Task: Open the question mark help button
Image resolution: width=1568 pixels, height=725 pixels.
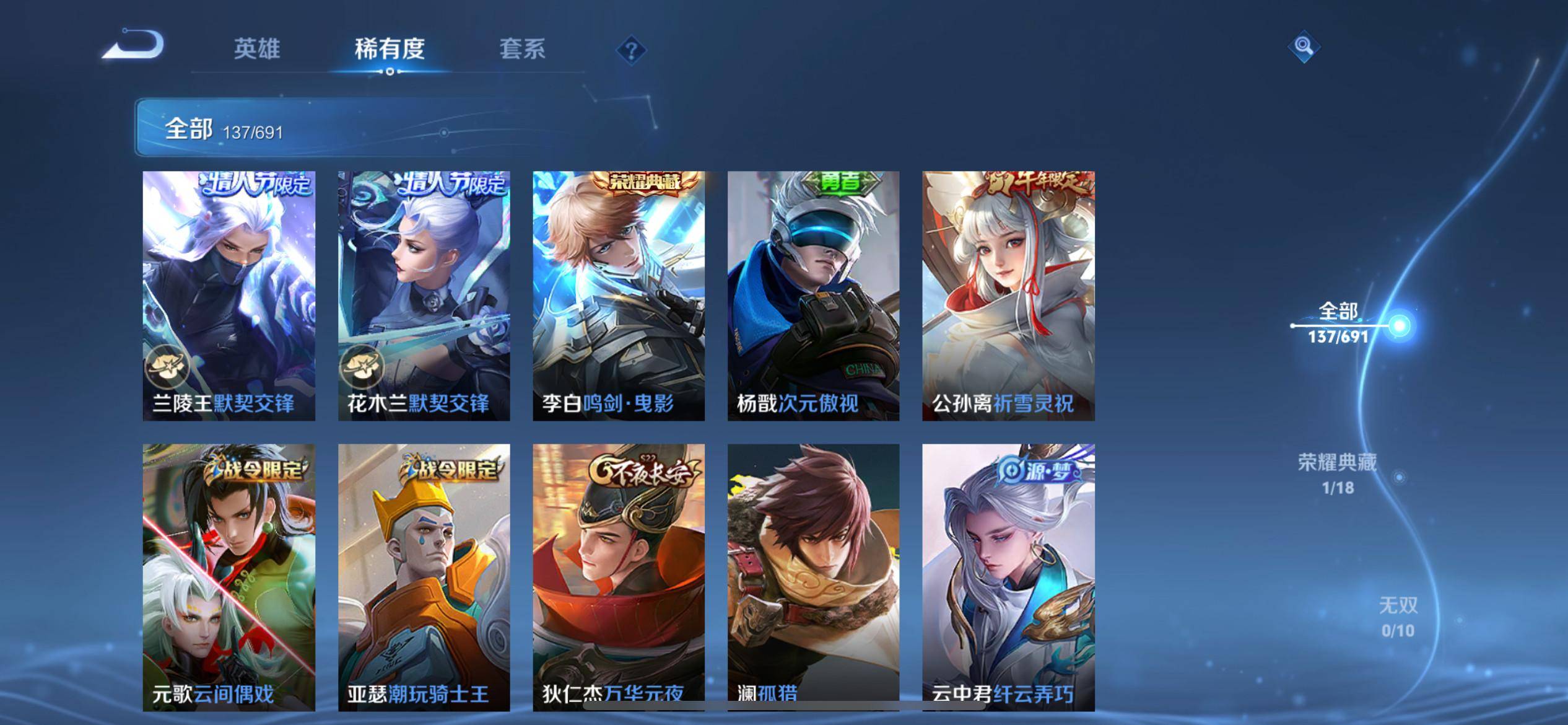Action: pos(631,50)
